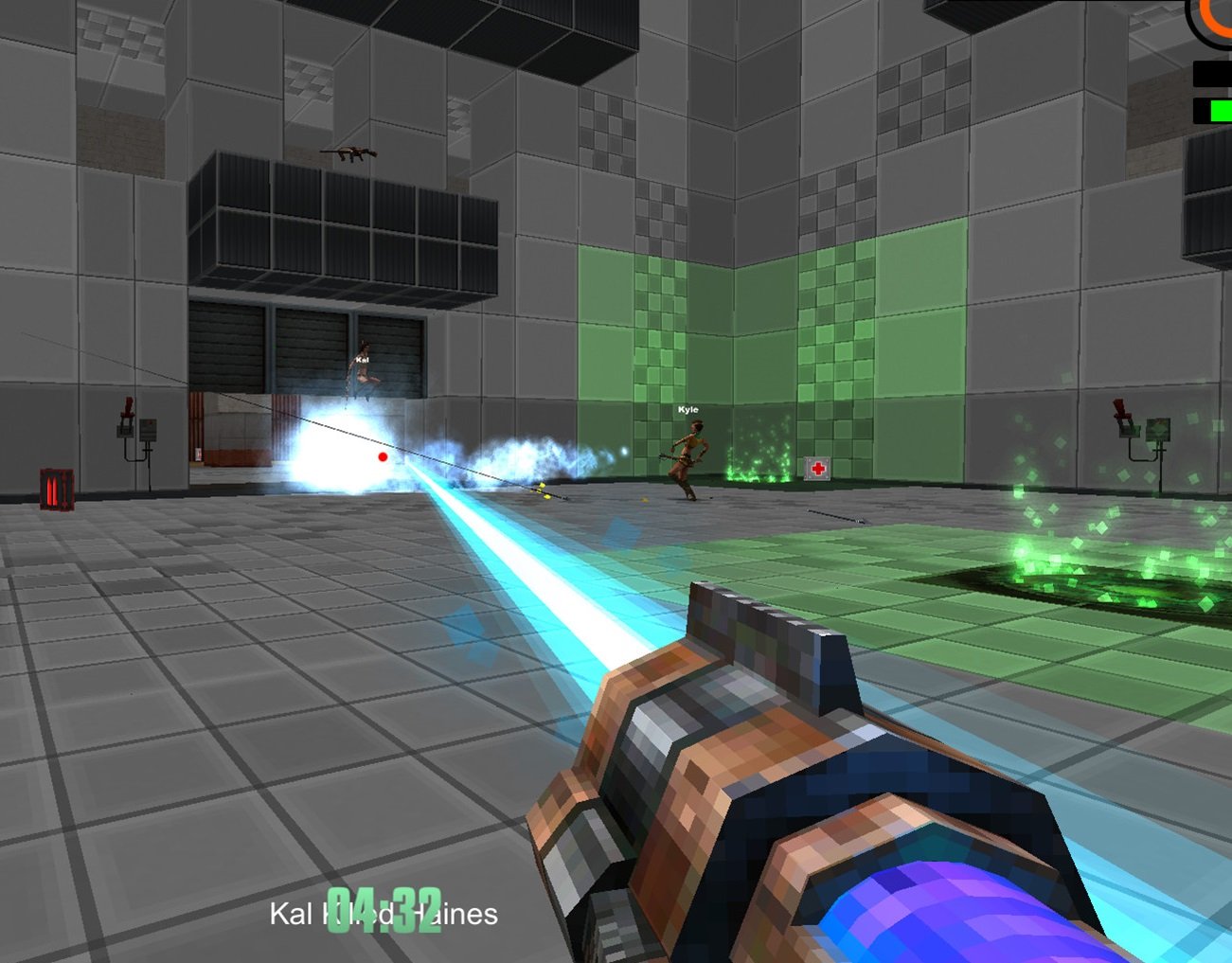This screenshot has width=1232, height=963.
Task: Click the red dot crosshair
Action: point(383,455)
